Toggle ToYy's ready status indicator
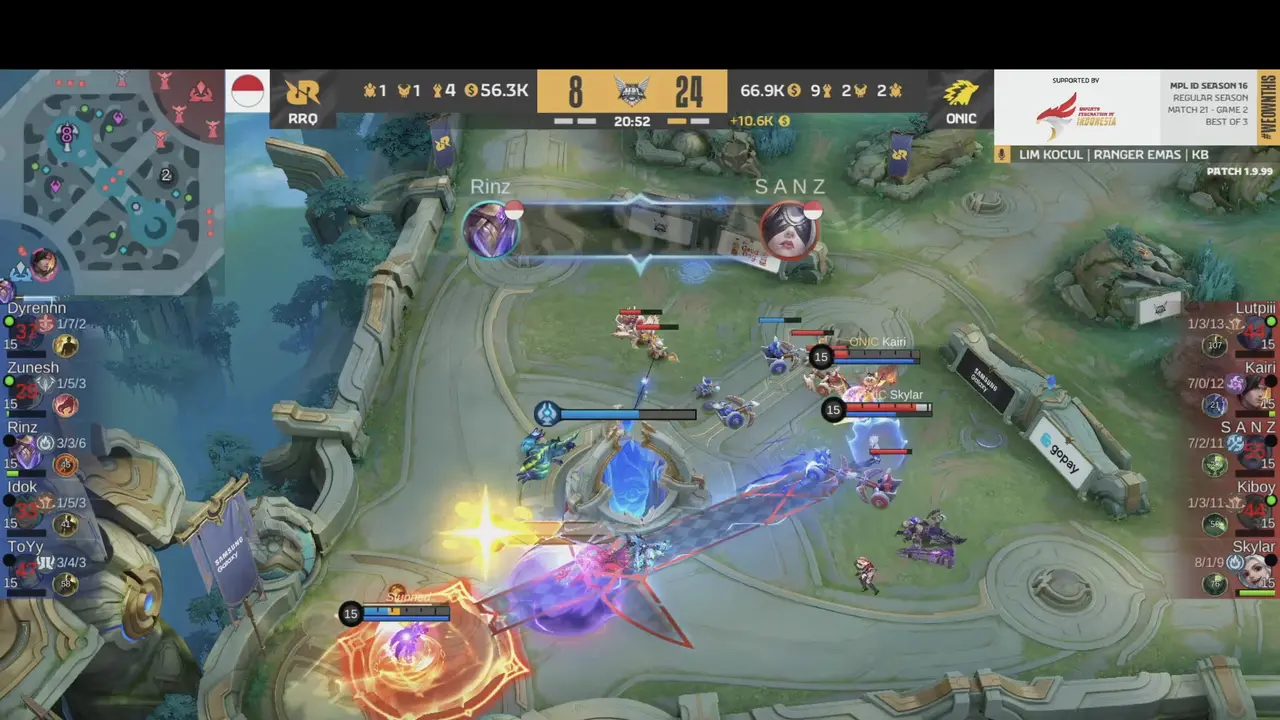 (x=8, y=561)
